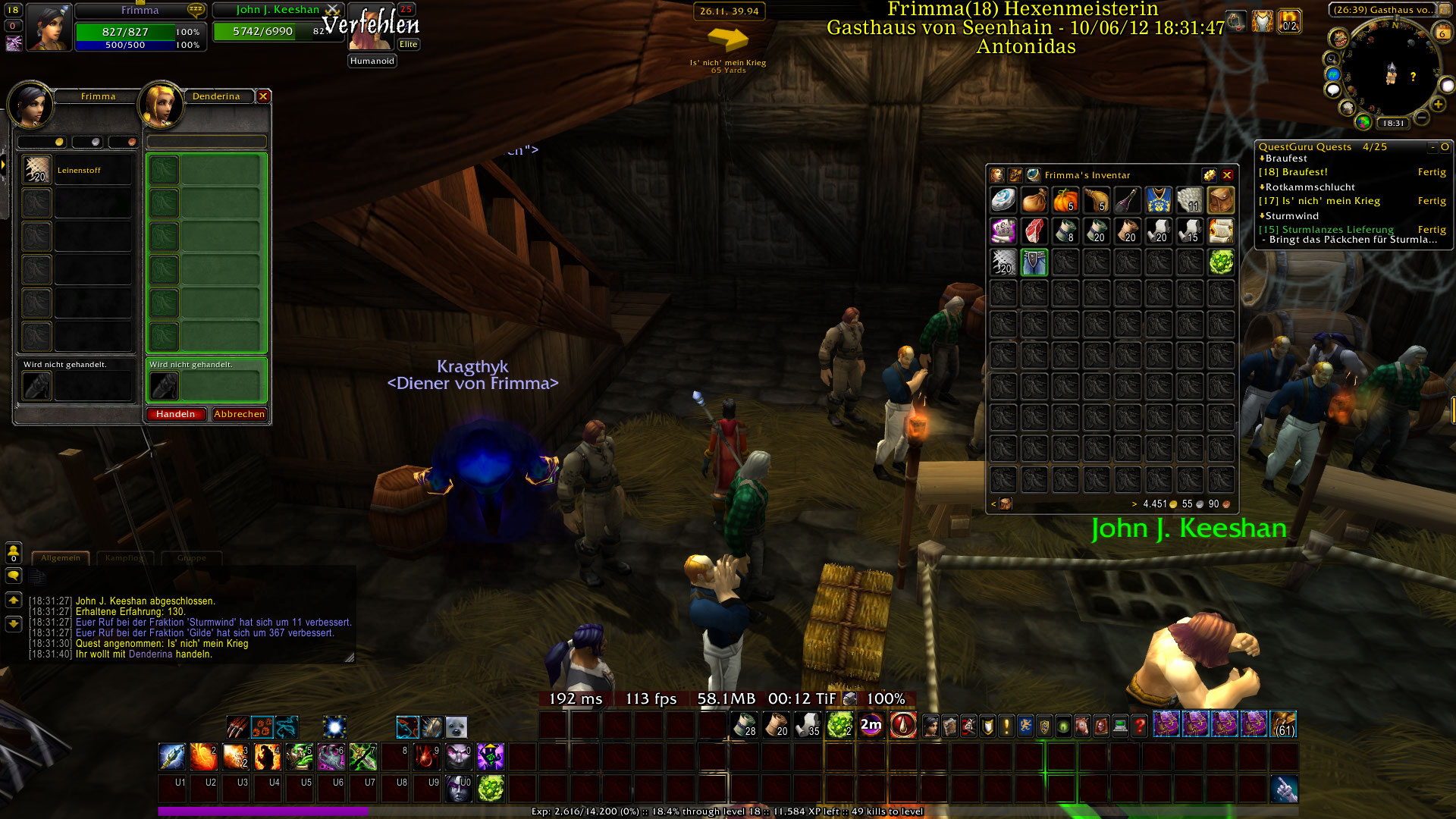Switch to the Allgemein chat tab

(x=61, y=558)
